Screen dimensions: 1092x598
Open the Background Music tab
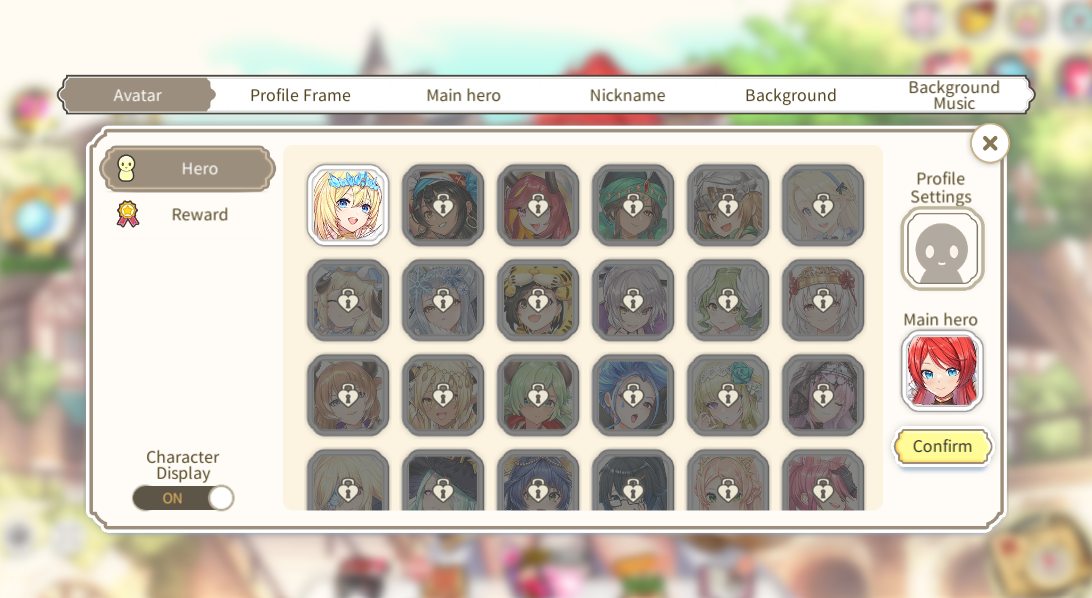(953, 95)
